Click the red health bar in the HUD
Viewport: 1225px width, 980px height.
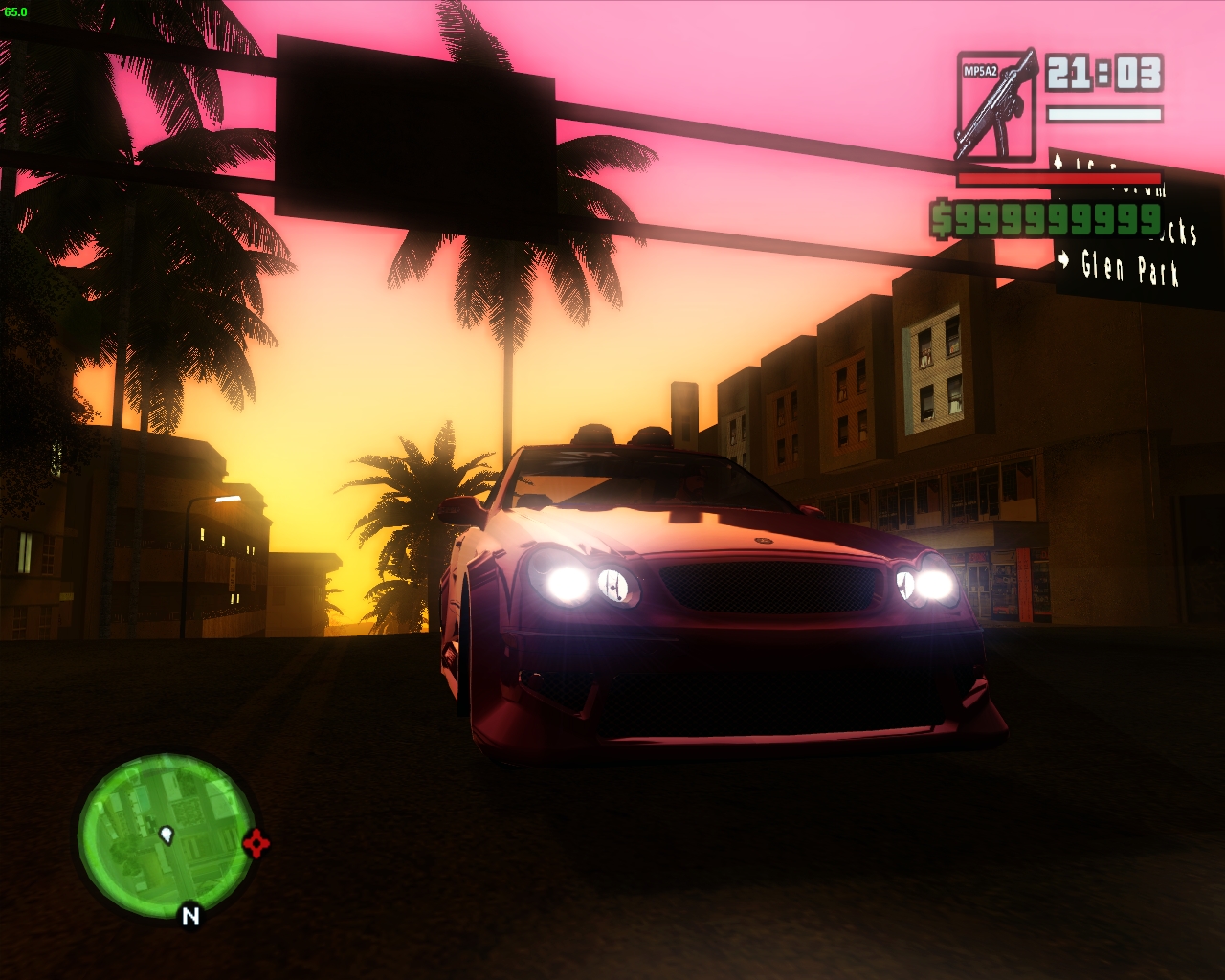point(1058,178)
